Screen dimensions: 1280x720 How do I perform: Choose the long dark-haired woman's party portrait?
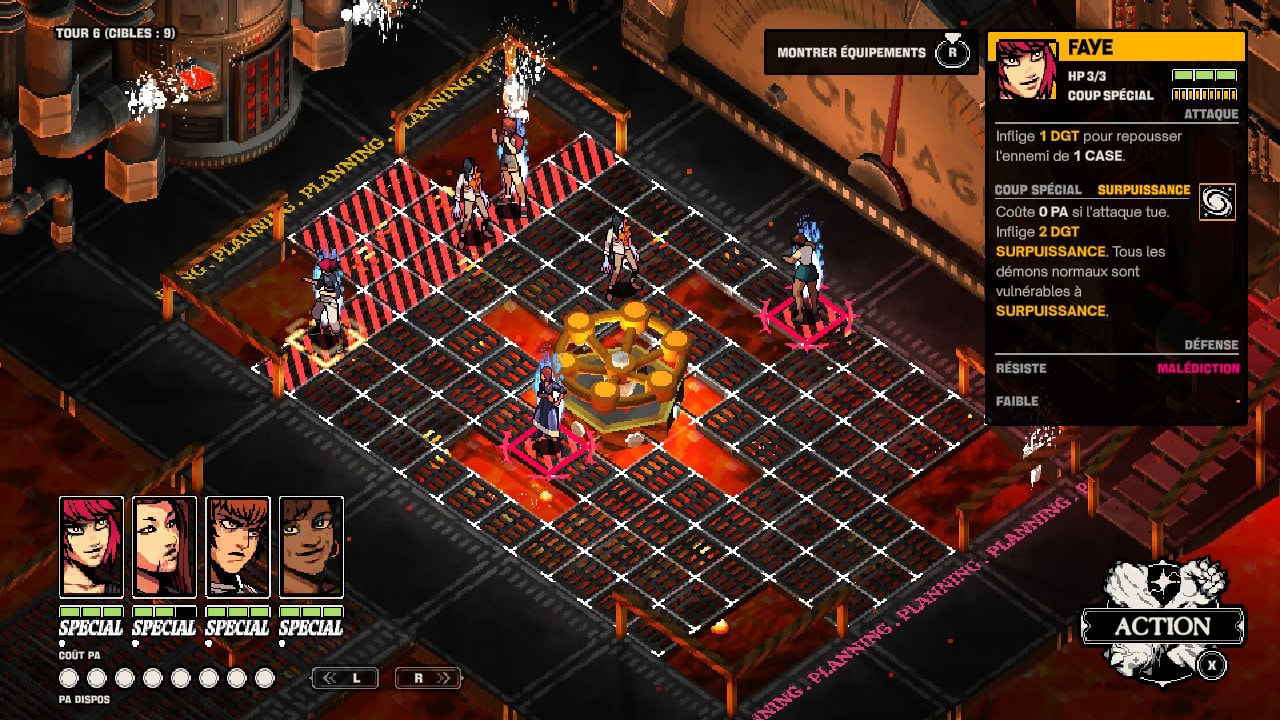point(164,547)
